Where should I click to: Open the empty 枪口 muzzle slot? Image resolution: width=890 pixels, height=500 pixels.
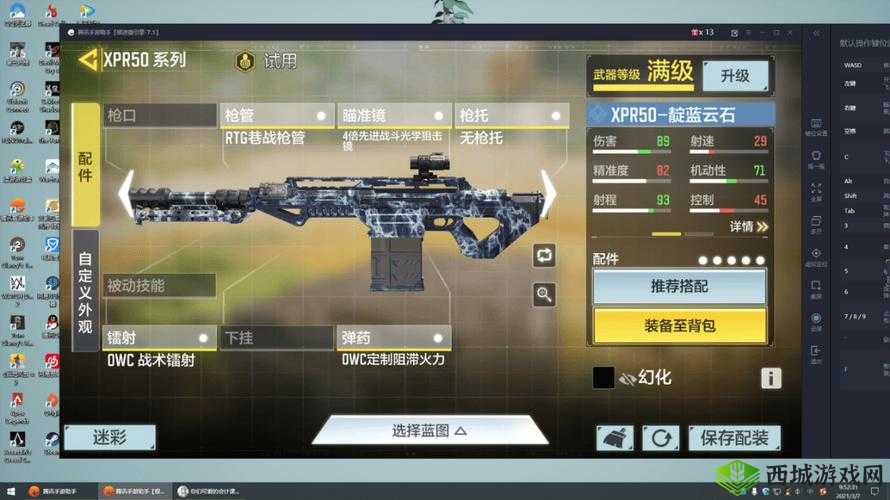coord(160,116)
